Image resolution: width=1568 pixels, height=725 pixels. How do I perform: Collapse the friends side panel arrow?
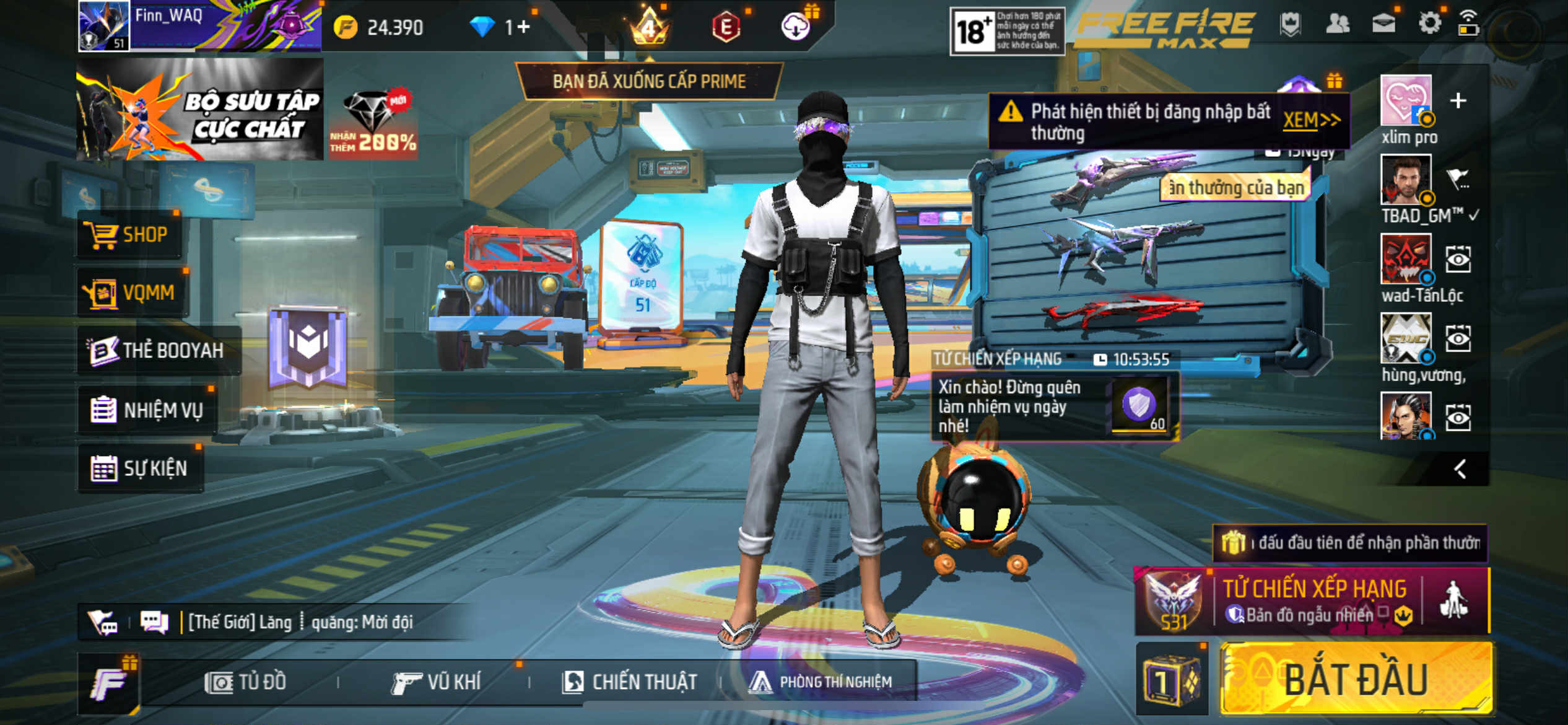pyautogui.click(x=1460, y=469)
